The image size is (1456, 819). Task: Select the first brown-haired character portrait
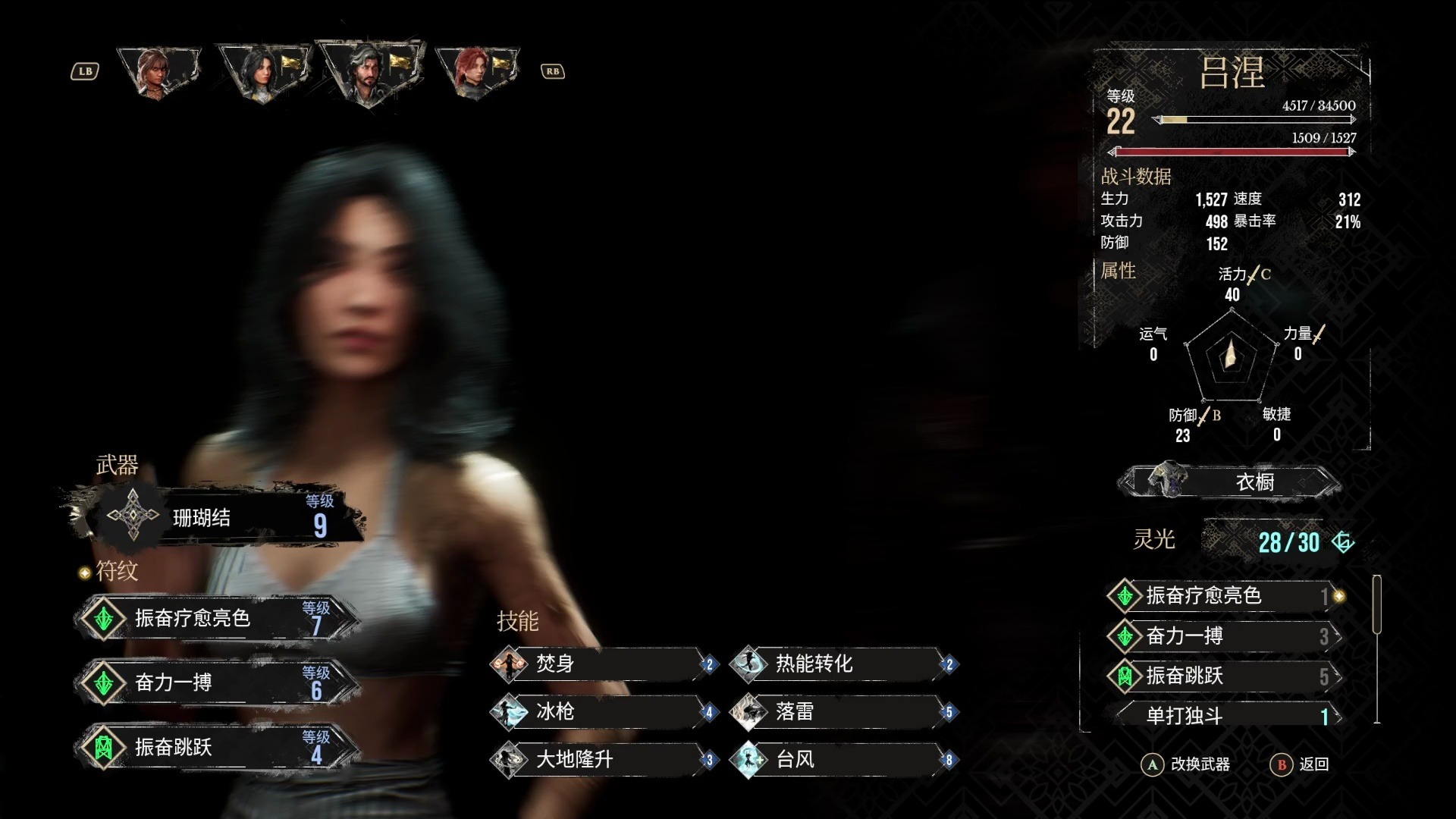pyautogui.click(x=158, y=72)
